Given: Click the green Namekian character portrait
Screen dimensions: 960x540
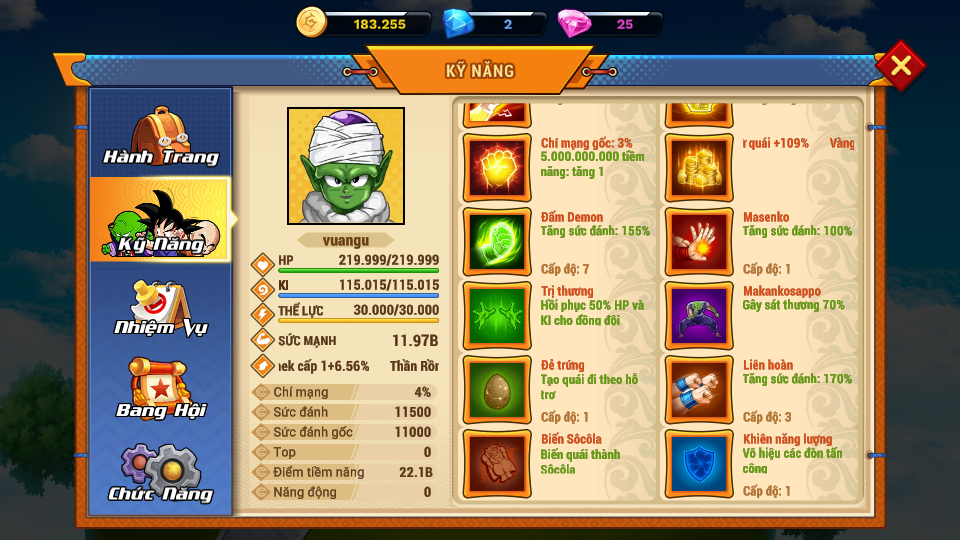Looking at the screenshot, I should [346, 166].
